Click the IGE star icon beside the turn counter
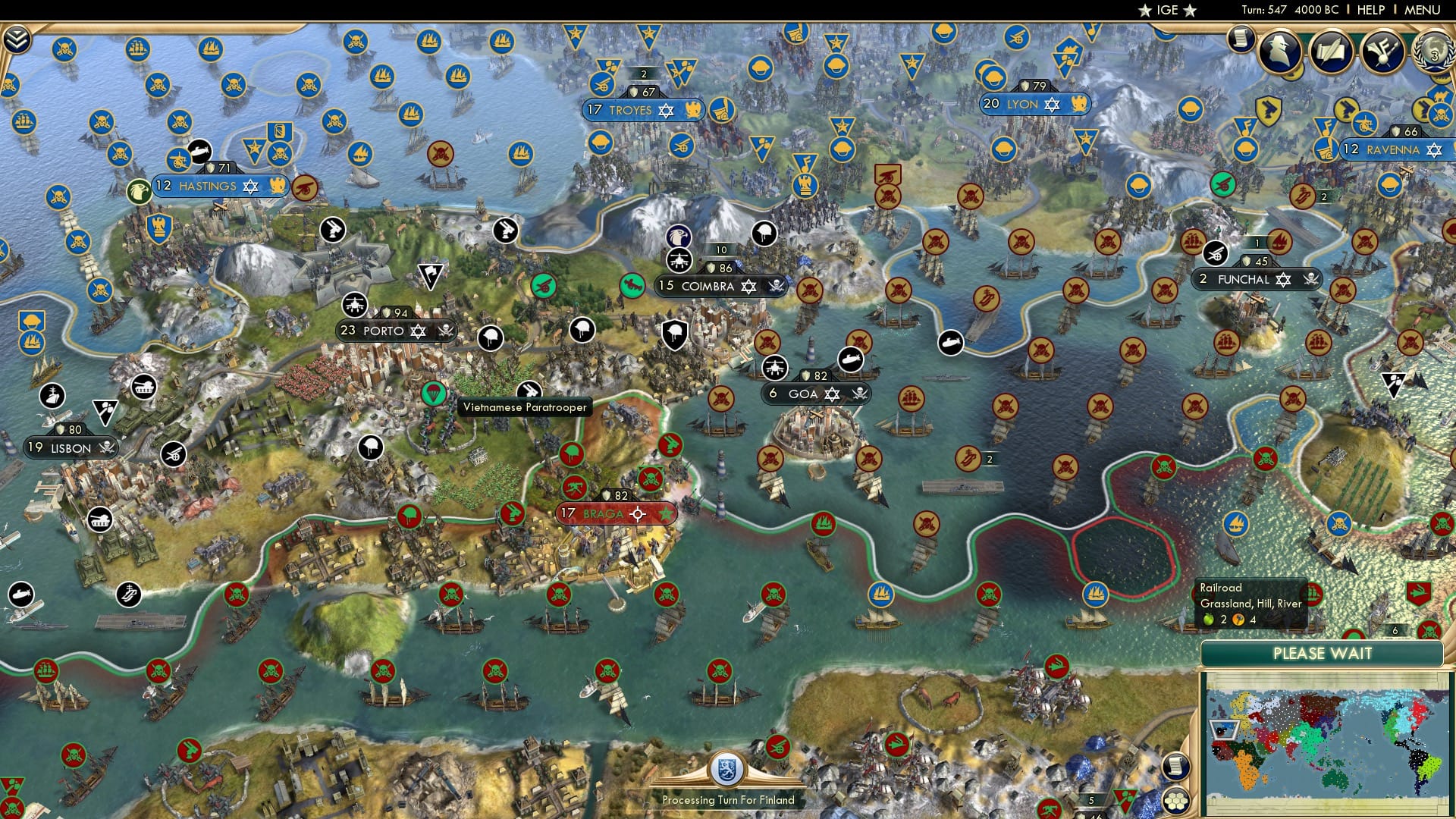Image resolution: width=1456 pixels, height=819 pixels. [x=1145, y=11]
